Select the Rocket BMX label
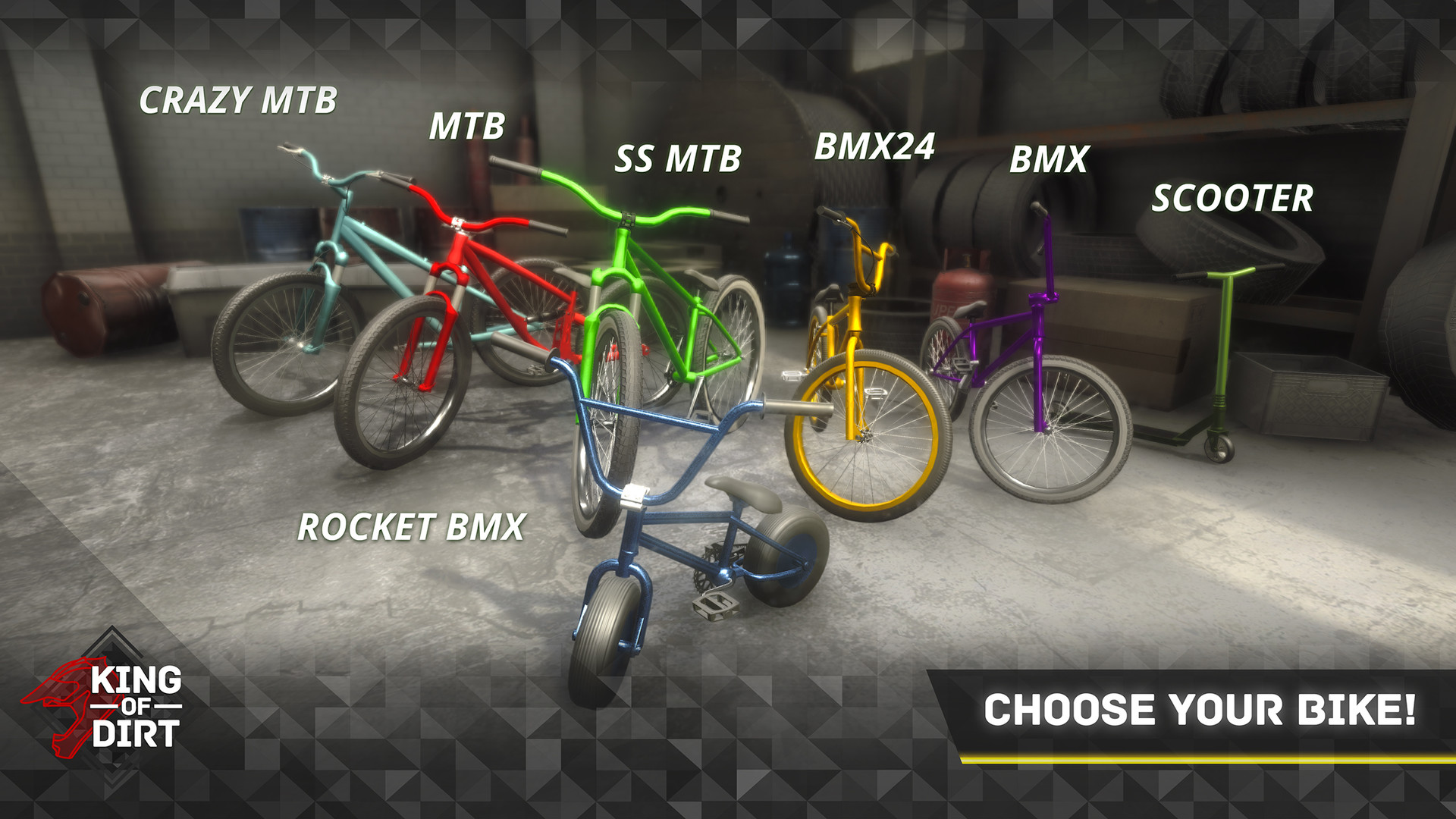The width and height of the screenshot is (1456, 819). pos(411,527)
